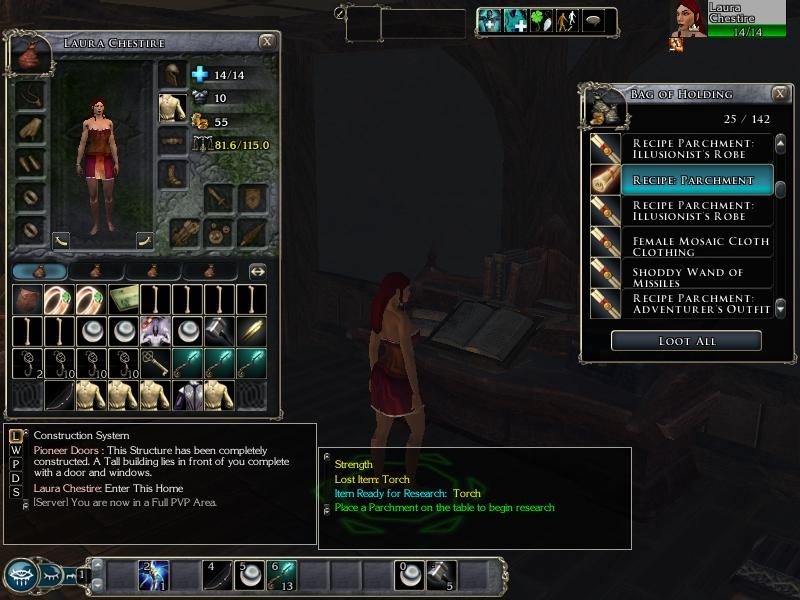Open Laura Chestire's portrait in the party bar
The image size is (800, 600).
(688, 20)
